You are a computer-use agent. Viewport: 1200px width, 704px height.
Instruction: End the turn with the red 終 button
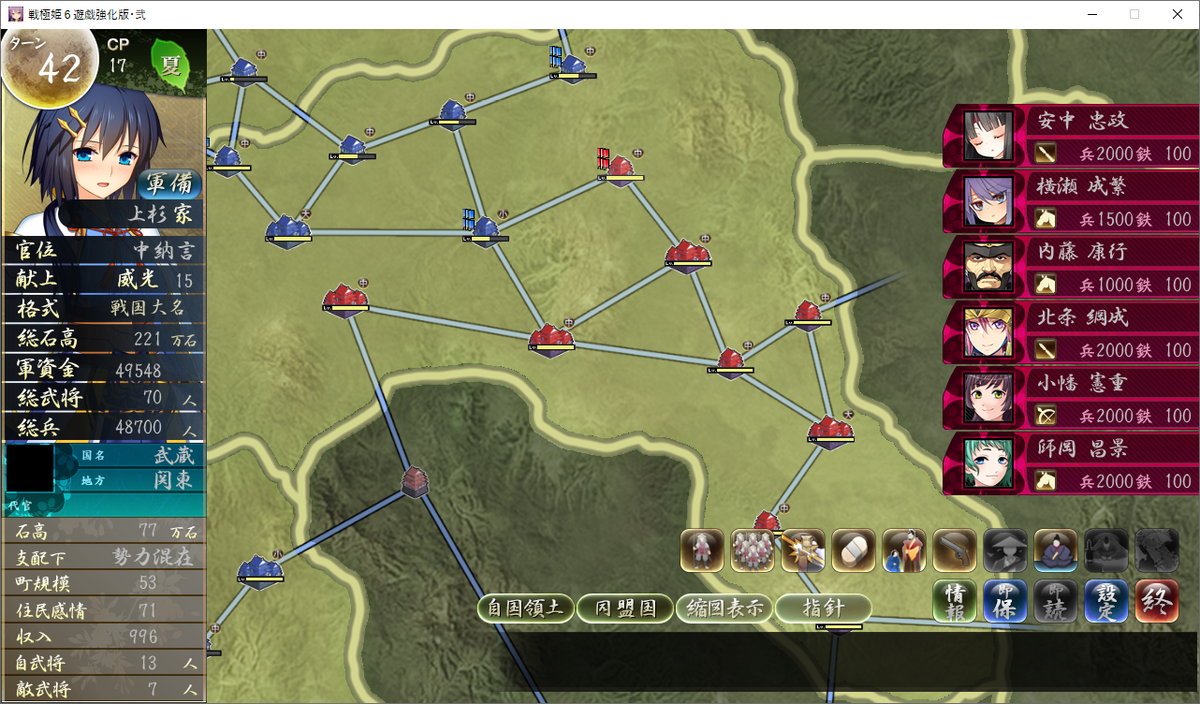pos(1156,600)
